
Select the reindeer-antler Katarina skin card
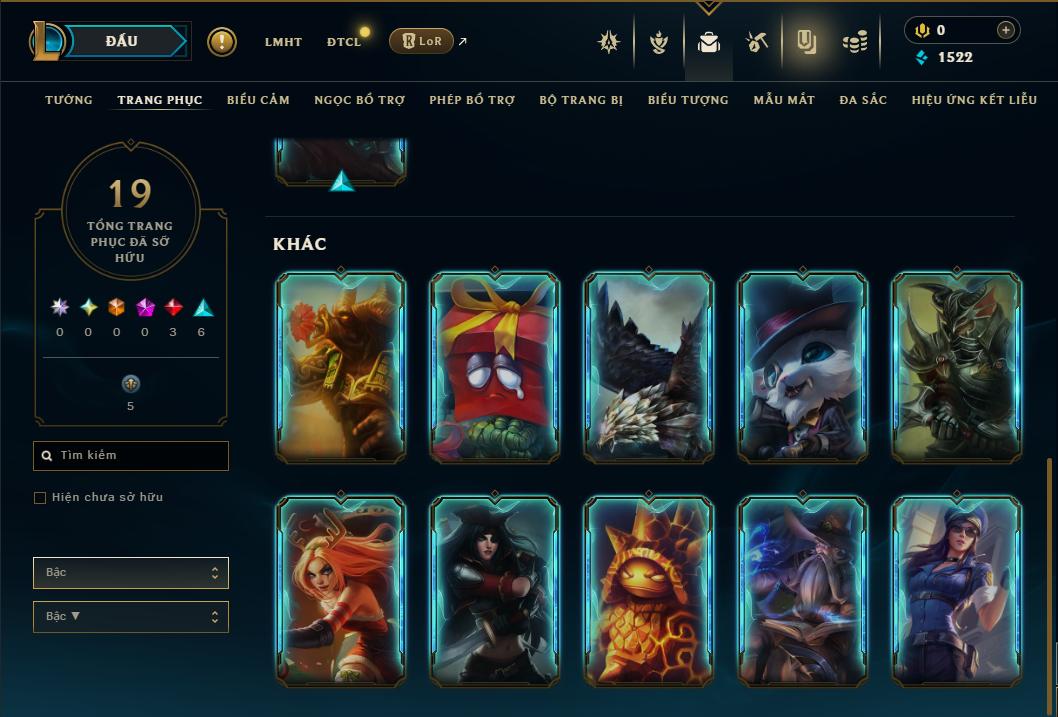click(x=340, y=590)
